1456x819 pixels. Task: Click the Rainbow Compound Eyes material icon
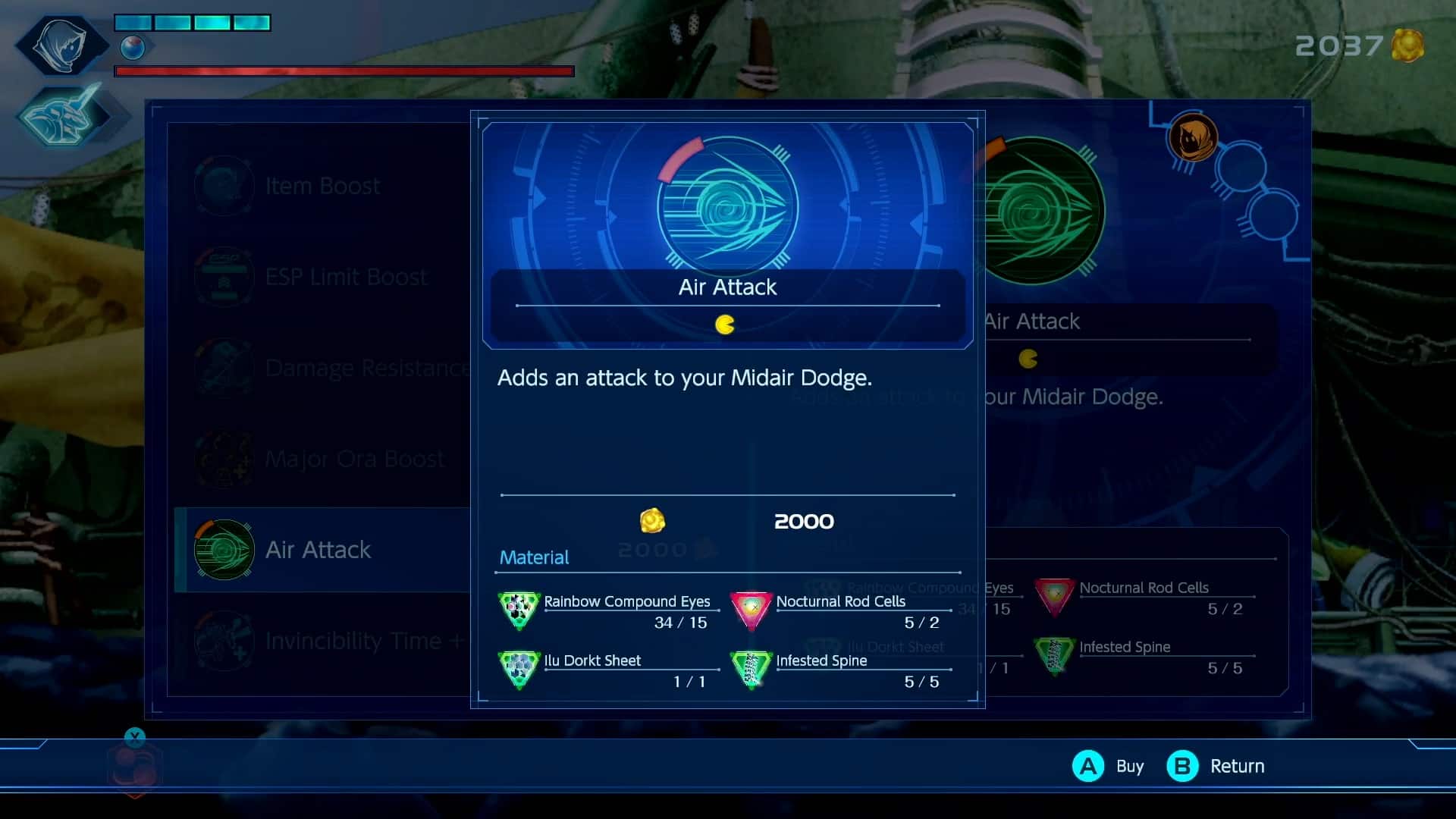click(x=519, y=610)
